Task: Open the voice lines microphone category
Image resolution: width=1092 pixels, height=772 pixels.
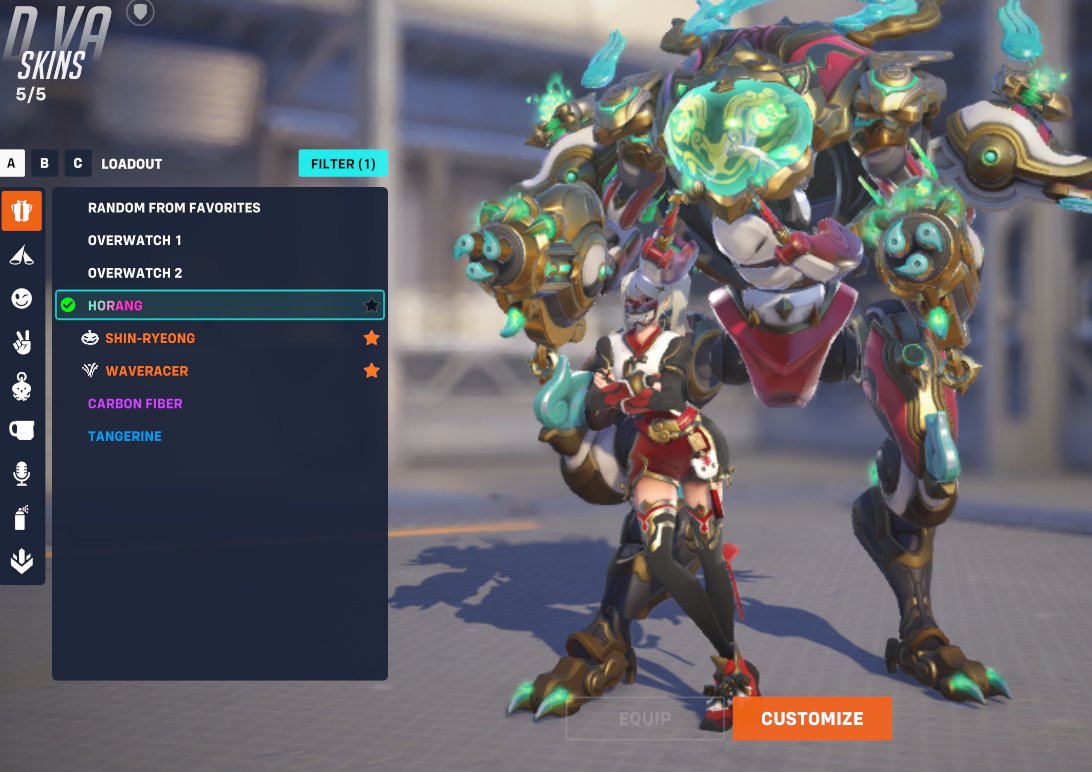Action: point(21,474)
